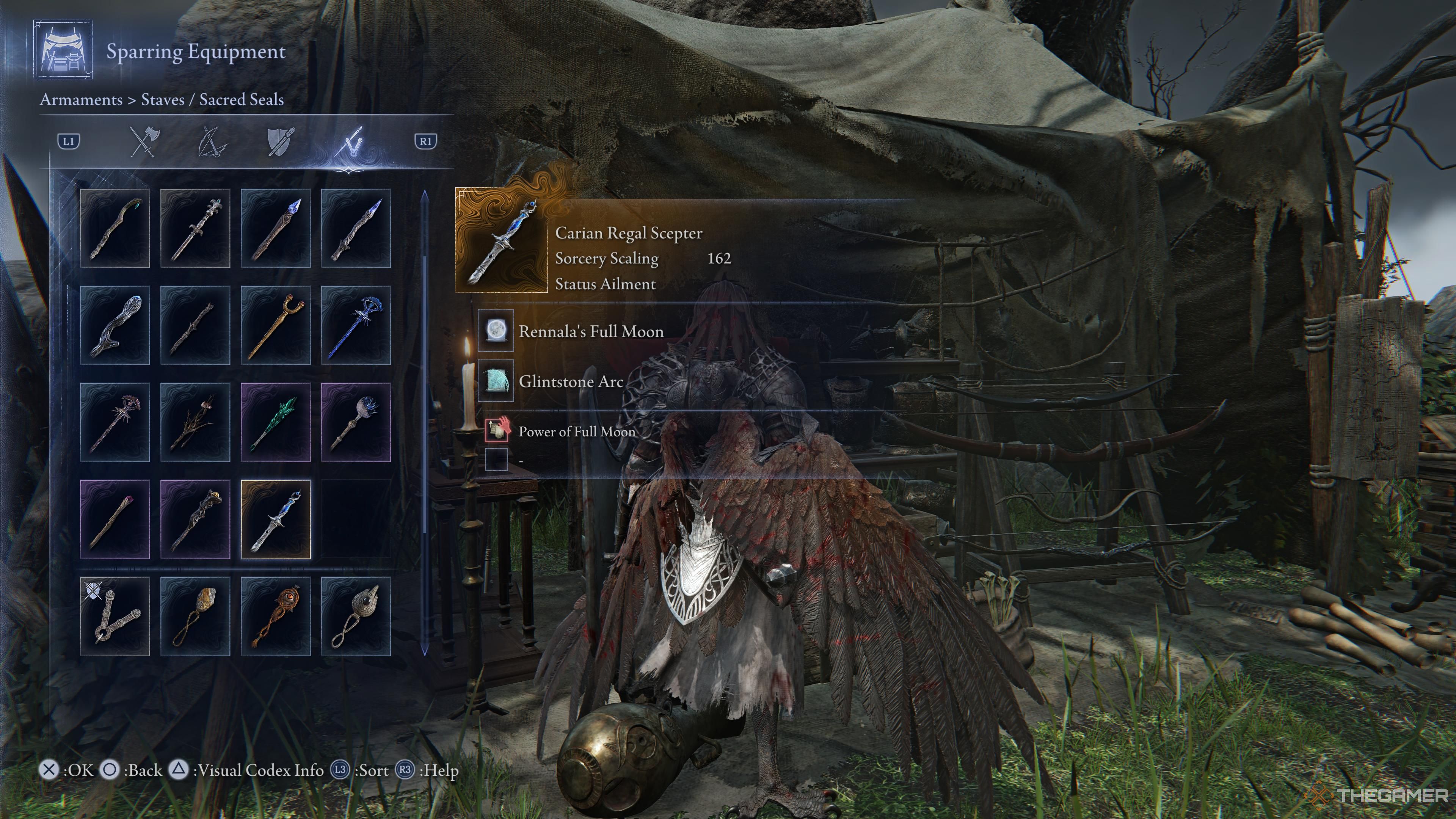Screen dimensions: 1456x819
Task: Click the Rennala's Full Moon sorcery entry
Action: (591, 331)
